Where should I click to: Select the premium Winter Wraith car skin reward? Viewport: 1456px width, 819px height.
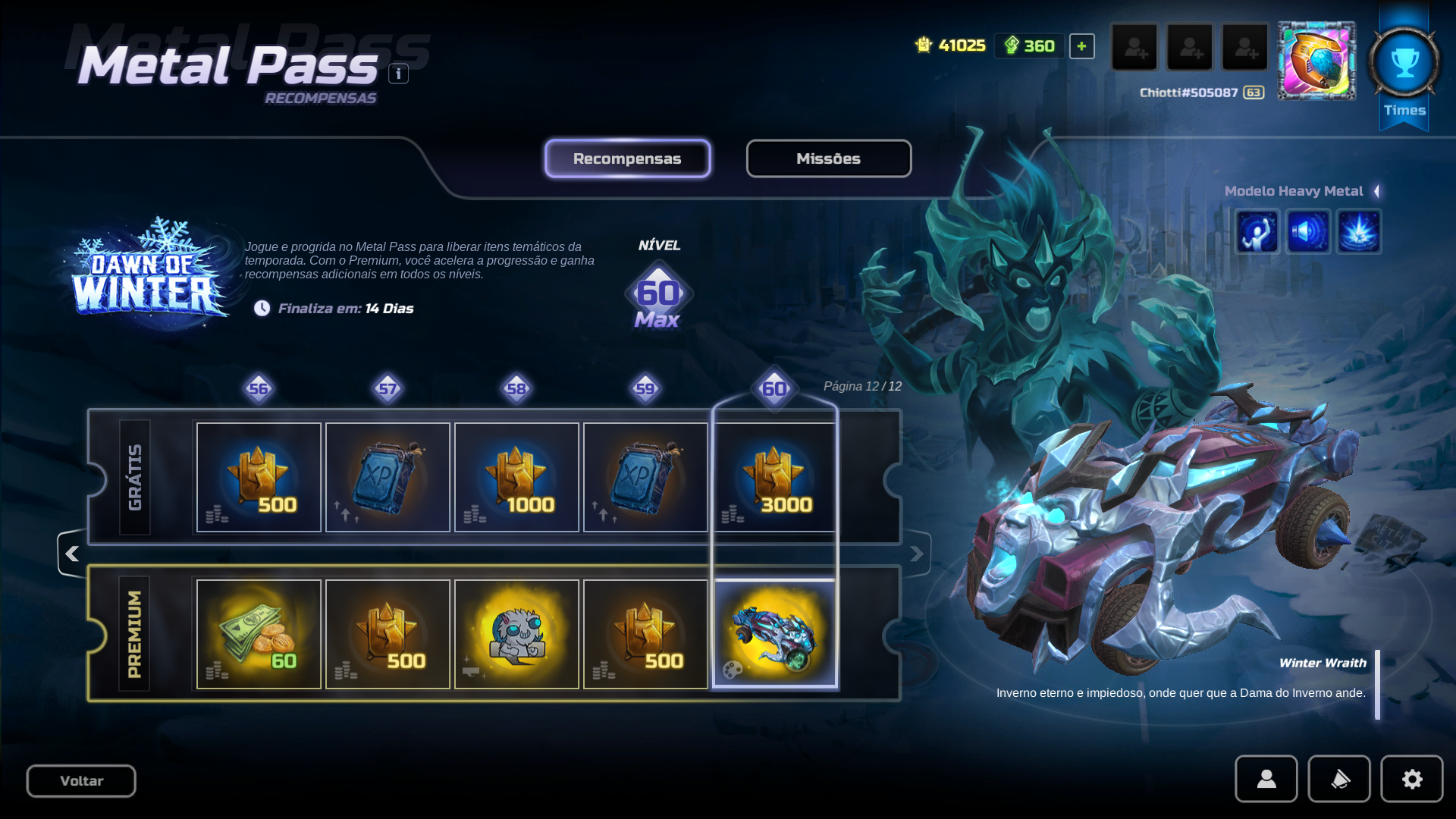click(x=774, y=634)
